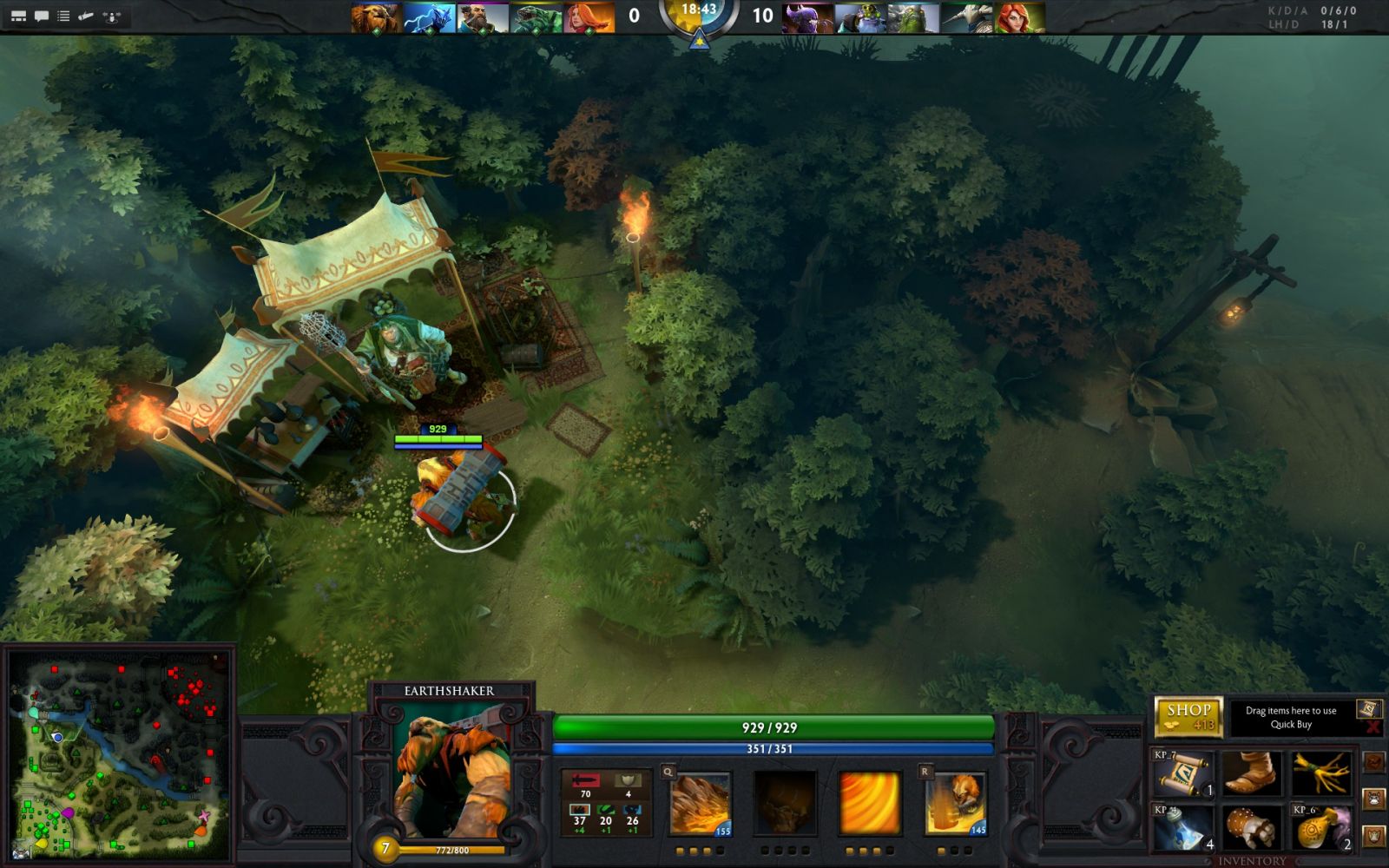Click the minimap

click(120, 753)
